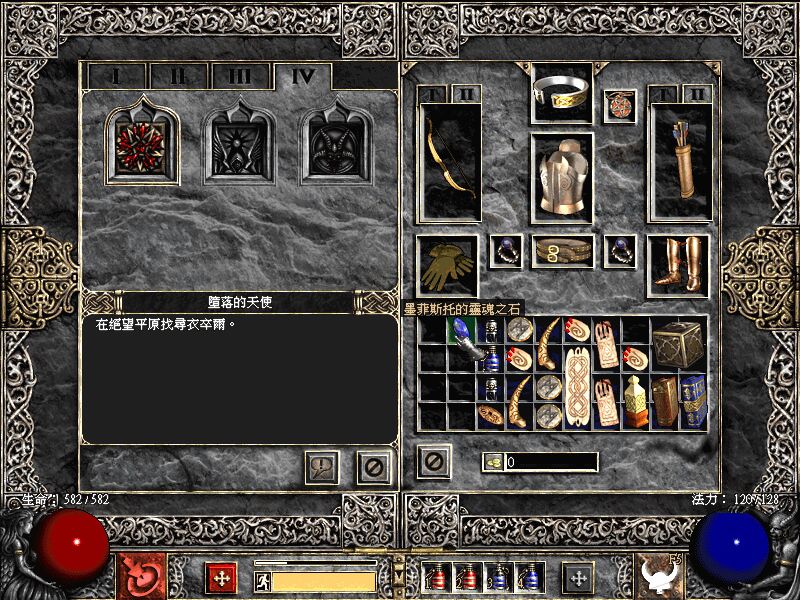Choose the equipped belt slot
Screen dimensions: 800x600
coord(562,251)
